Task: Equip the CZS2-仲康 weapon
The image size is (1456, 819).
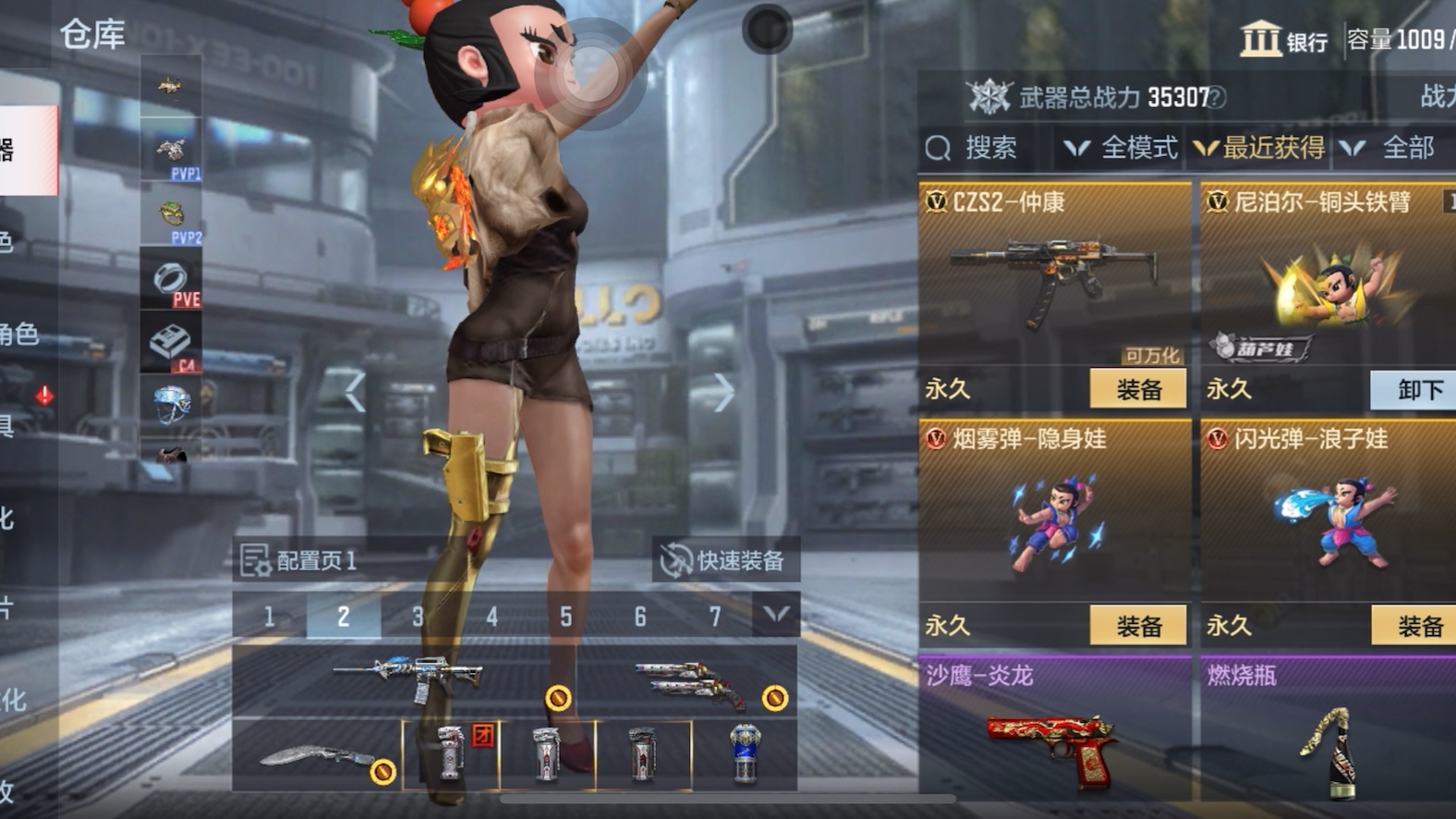Action: (x=1137, y=389)
